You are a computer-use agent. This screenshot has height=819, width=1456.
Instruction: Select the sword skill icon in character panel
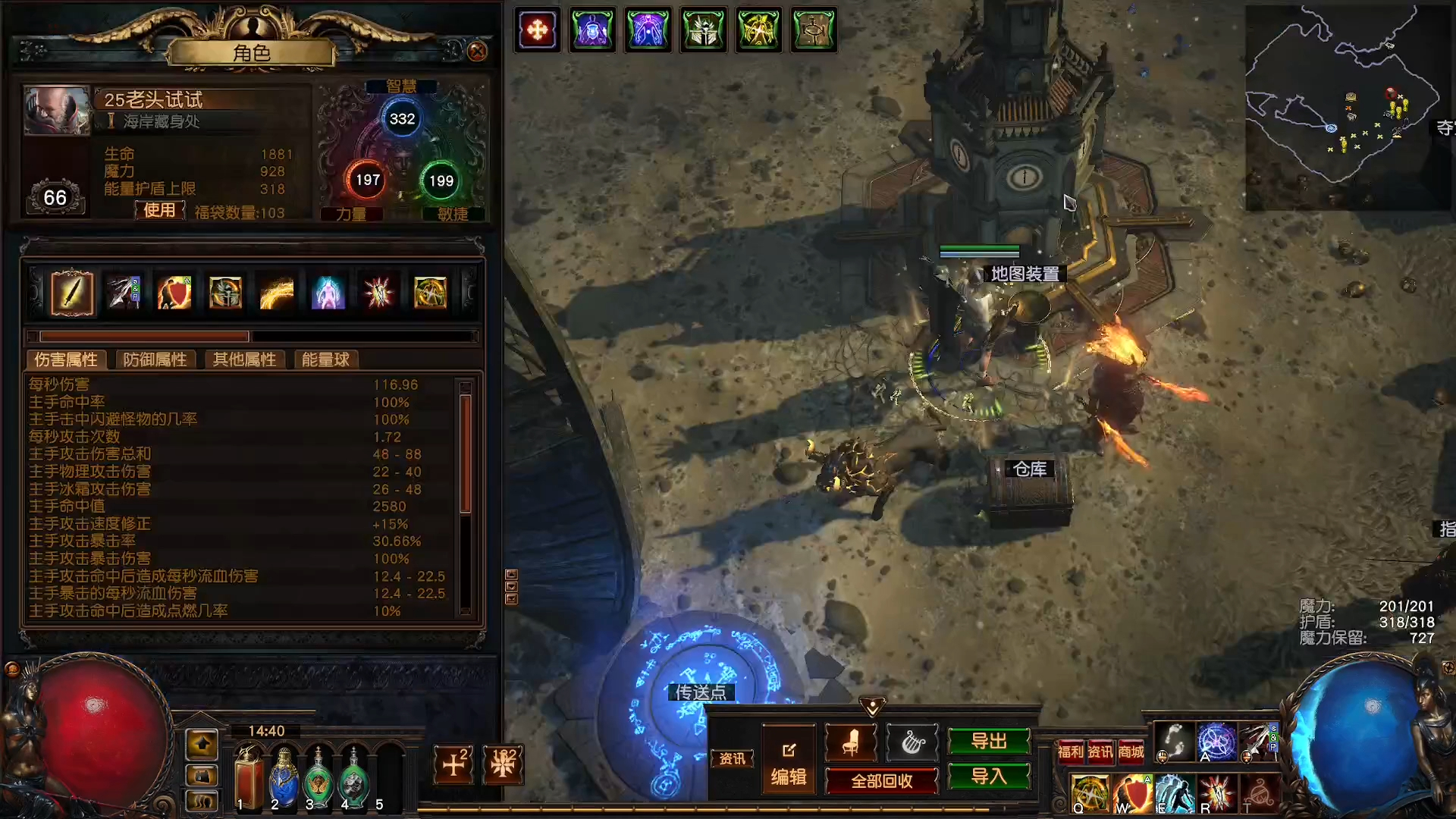pyautogui.click(x=72, y=293)
